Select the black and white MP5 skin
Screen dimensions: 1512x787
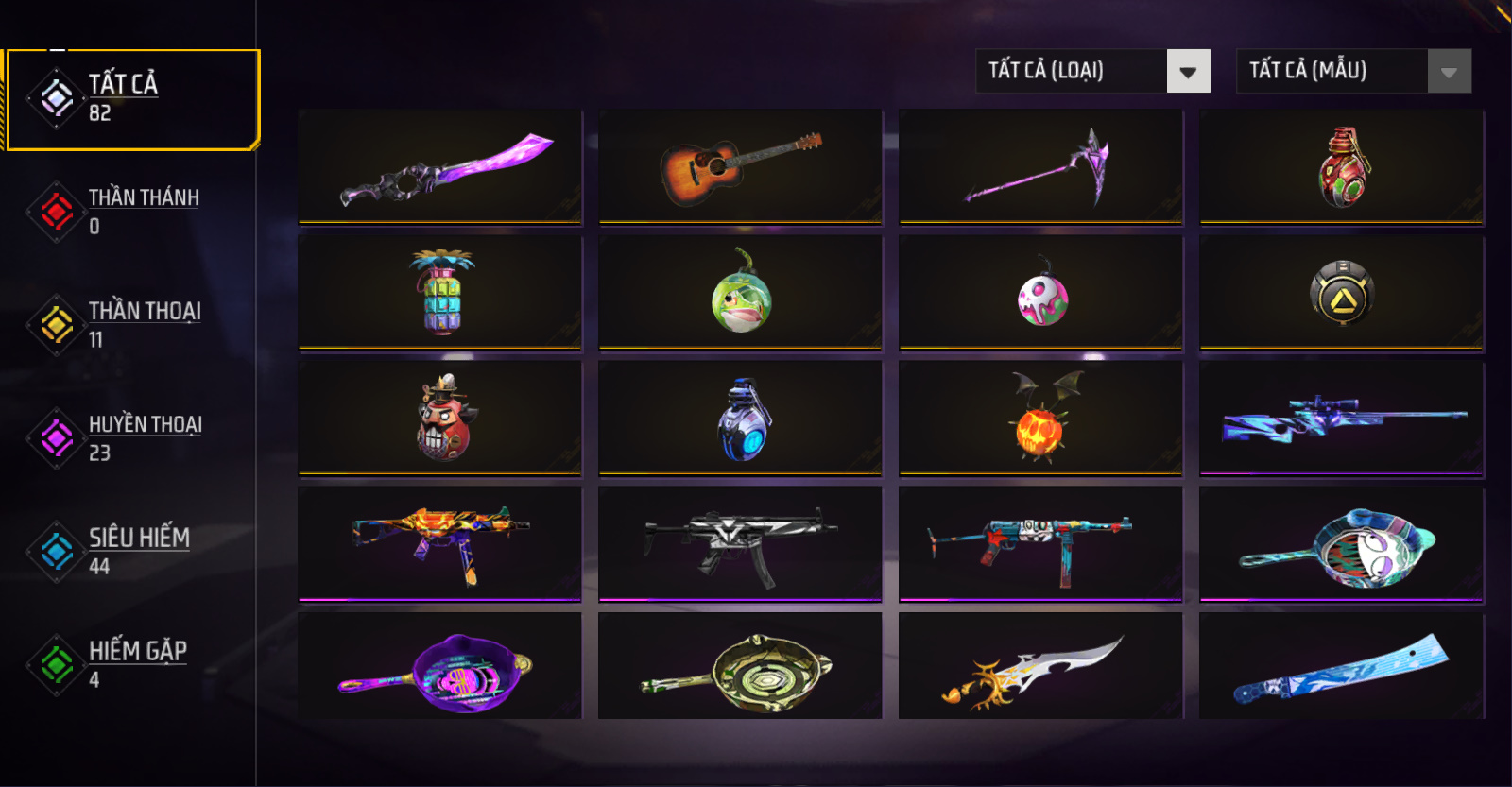coord(741,544)
